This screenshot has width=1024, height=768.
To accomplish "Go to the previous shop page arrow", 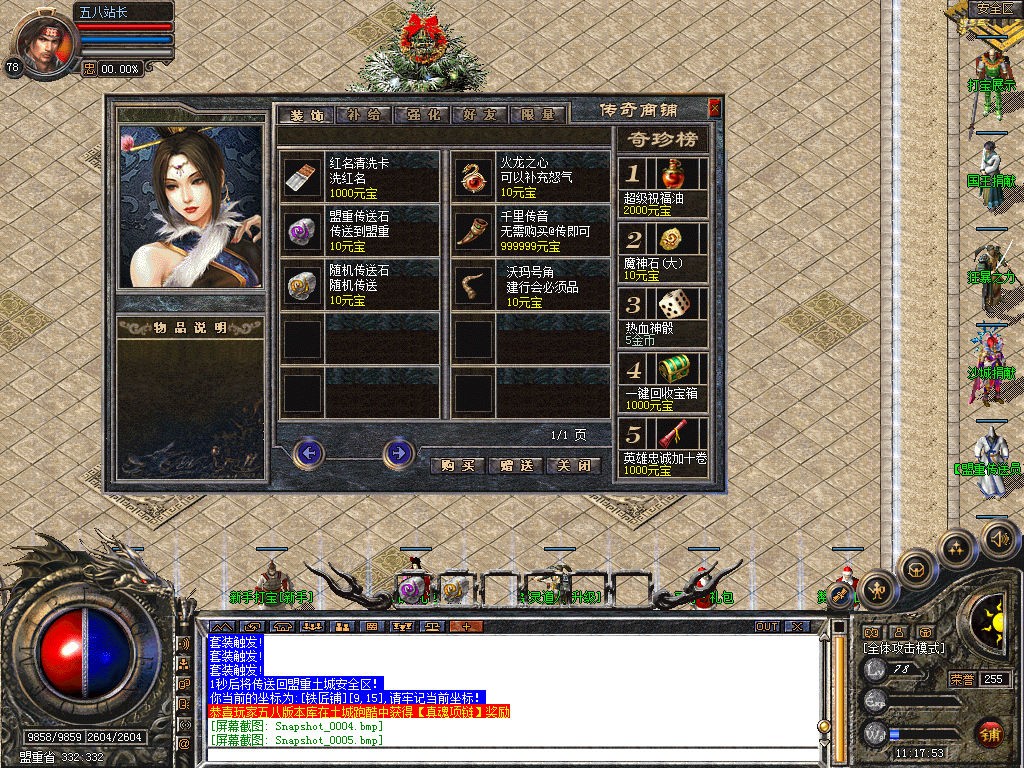I will pyautogui.click(x=309, y=454).
